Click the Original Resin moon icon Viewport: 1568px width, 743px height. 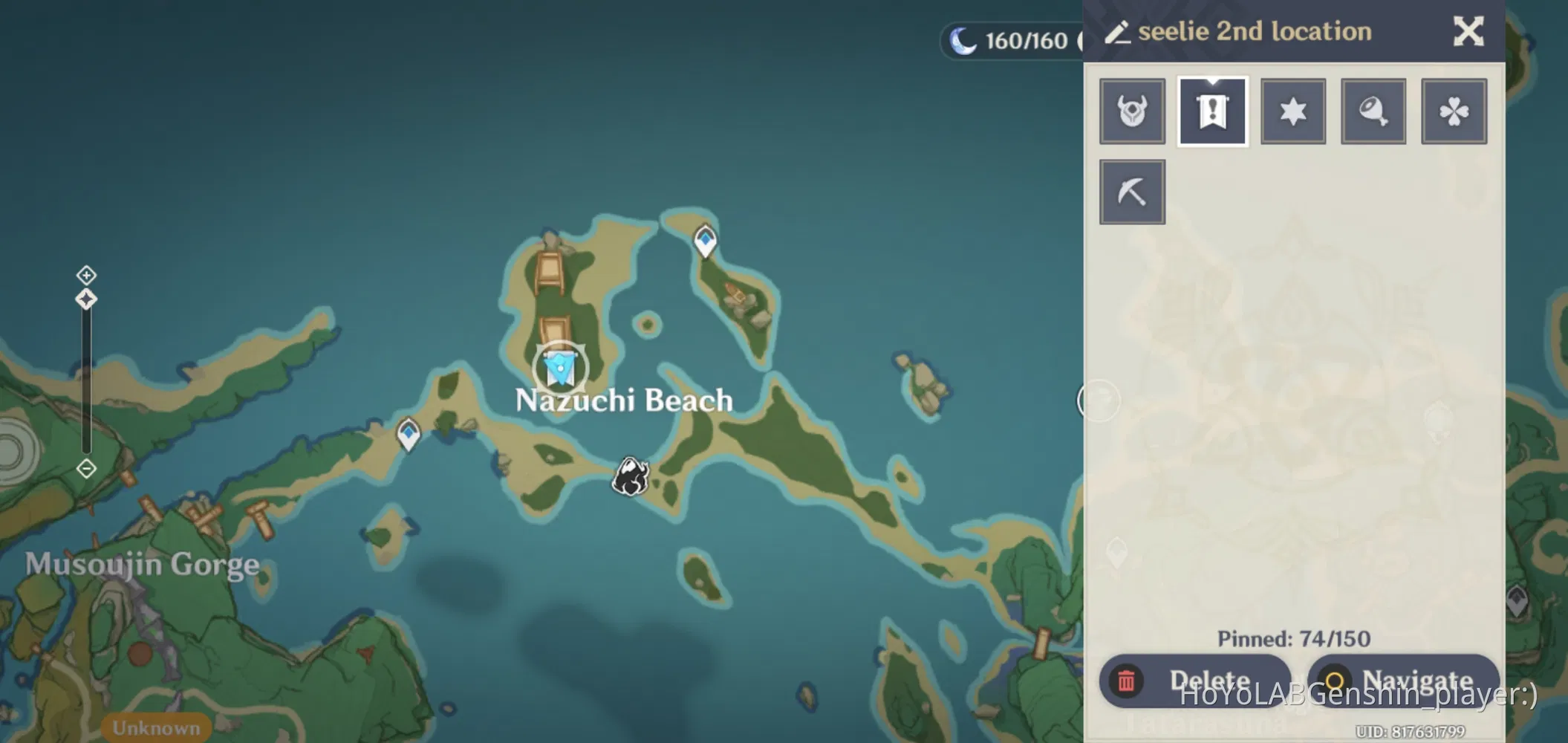[x=963, y=40]
